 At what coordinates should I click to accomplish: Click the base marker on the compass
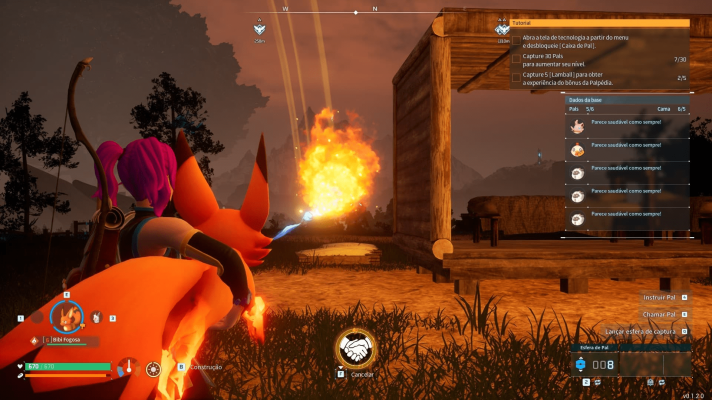(x=259, y=29)
